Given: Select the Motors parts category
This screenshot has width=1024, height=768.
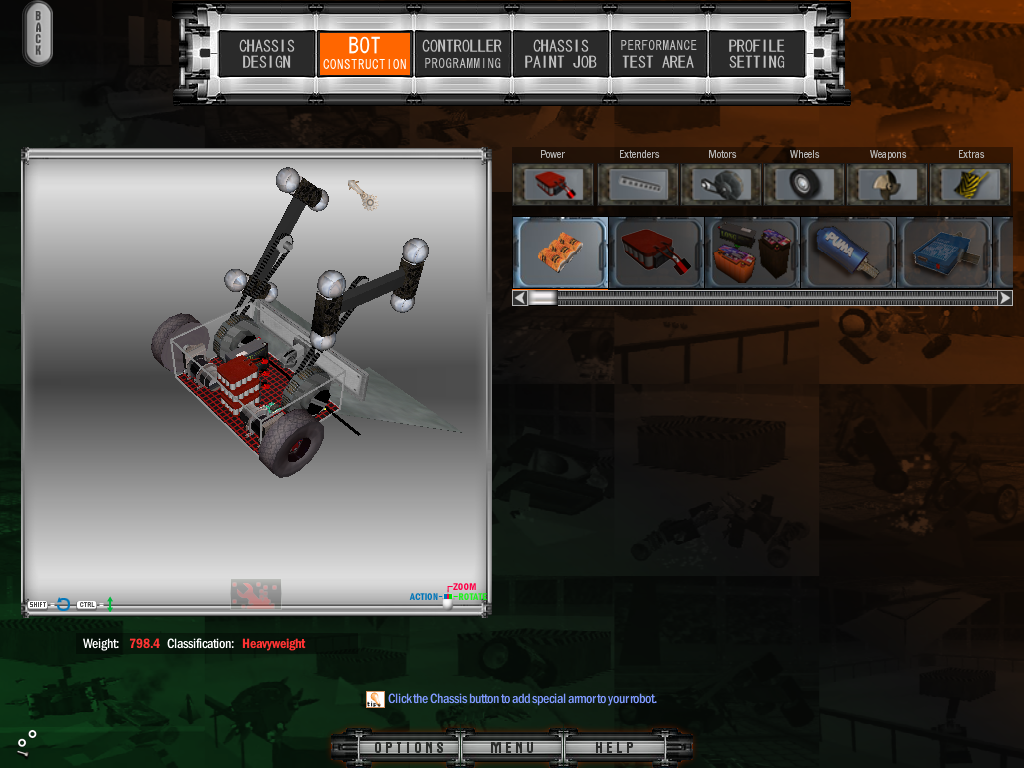Looking at the screenshot, I should [721, 184].
